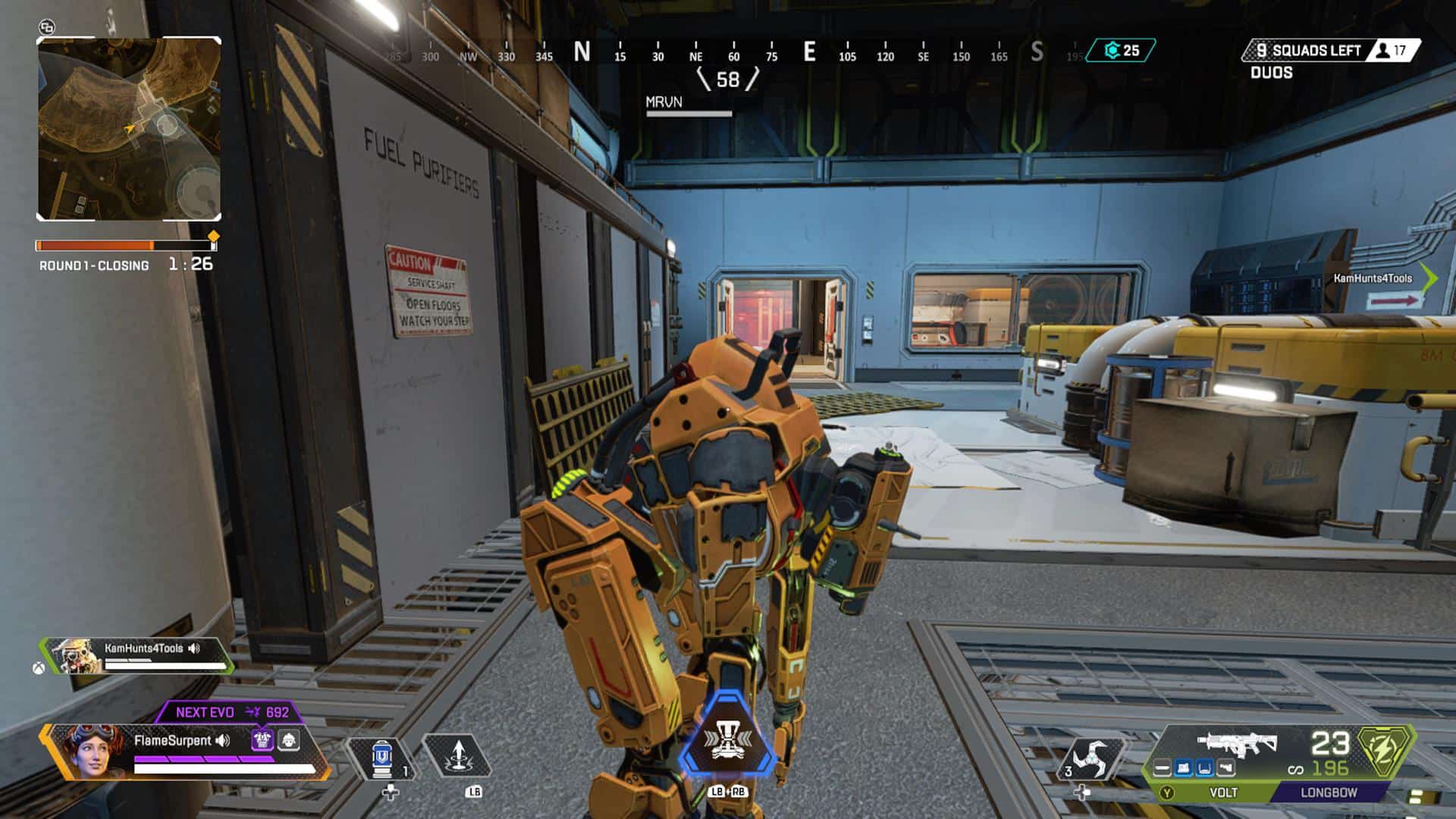The height and width of the screenshot is (819, 1456).
Task: Switch to the VOLT weapon tab
Action: pos(1224,794)
